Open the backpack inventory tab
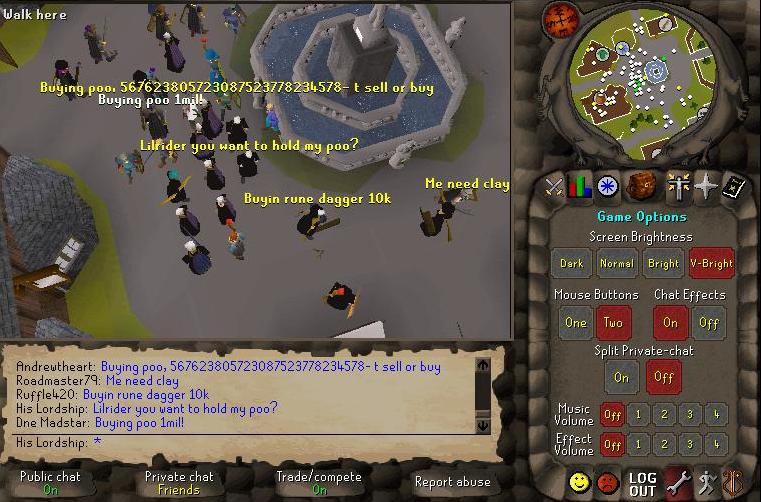Screen dimensions: 761x502 pos(640,186)
